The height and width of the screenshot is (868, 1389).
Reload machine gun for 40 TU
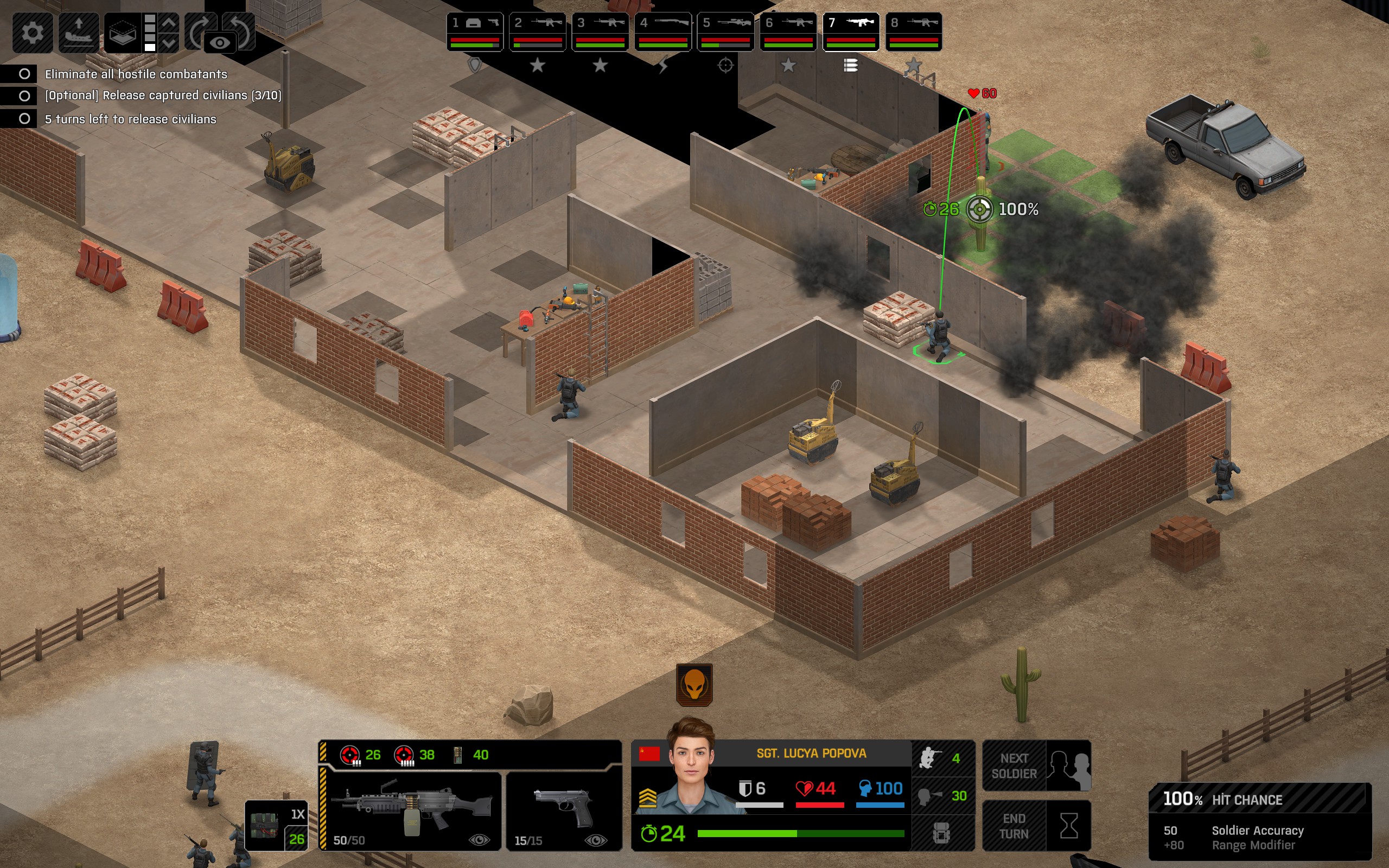(x=471, y=755)
